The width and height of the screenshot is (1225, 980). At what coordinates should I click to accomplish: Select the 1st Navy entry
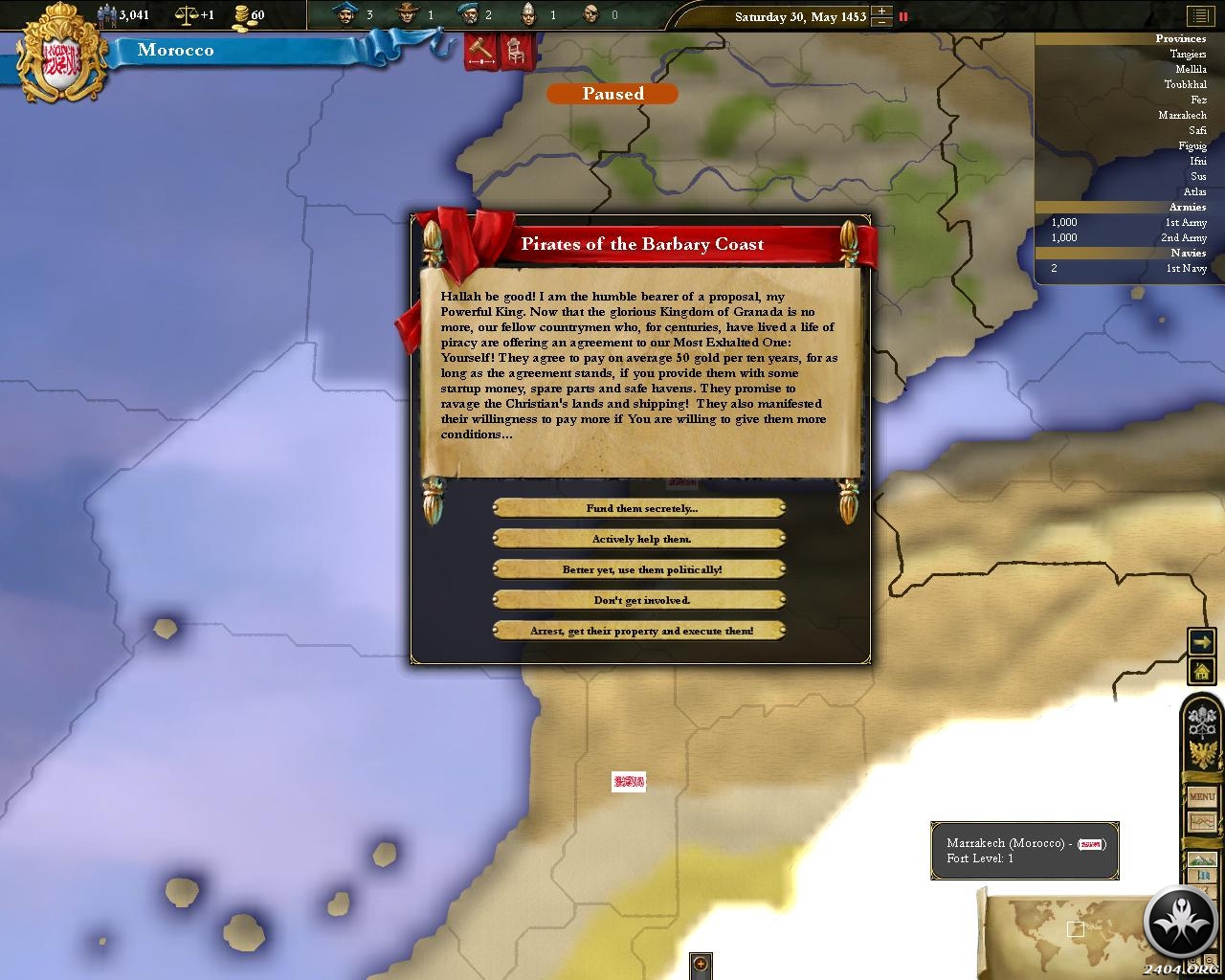[1186, 269]
